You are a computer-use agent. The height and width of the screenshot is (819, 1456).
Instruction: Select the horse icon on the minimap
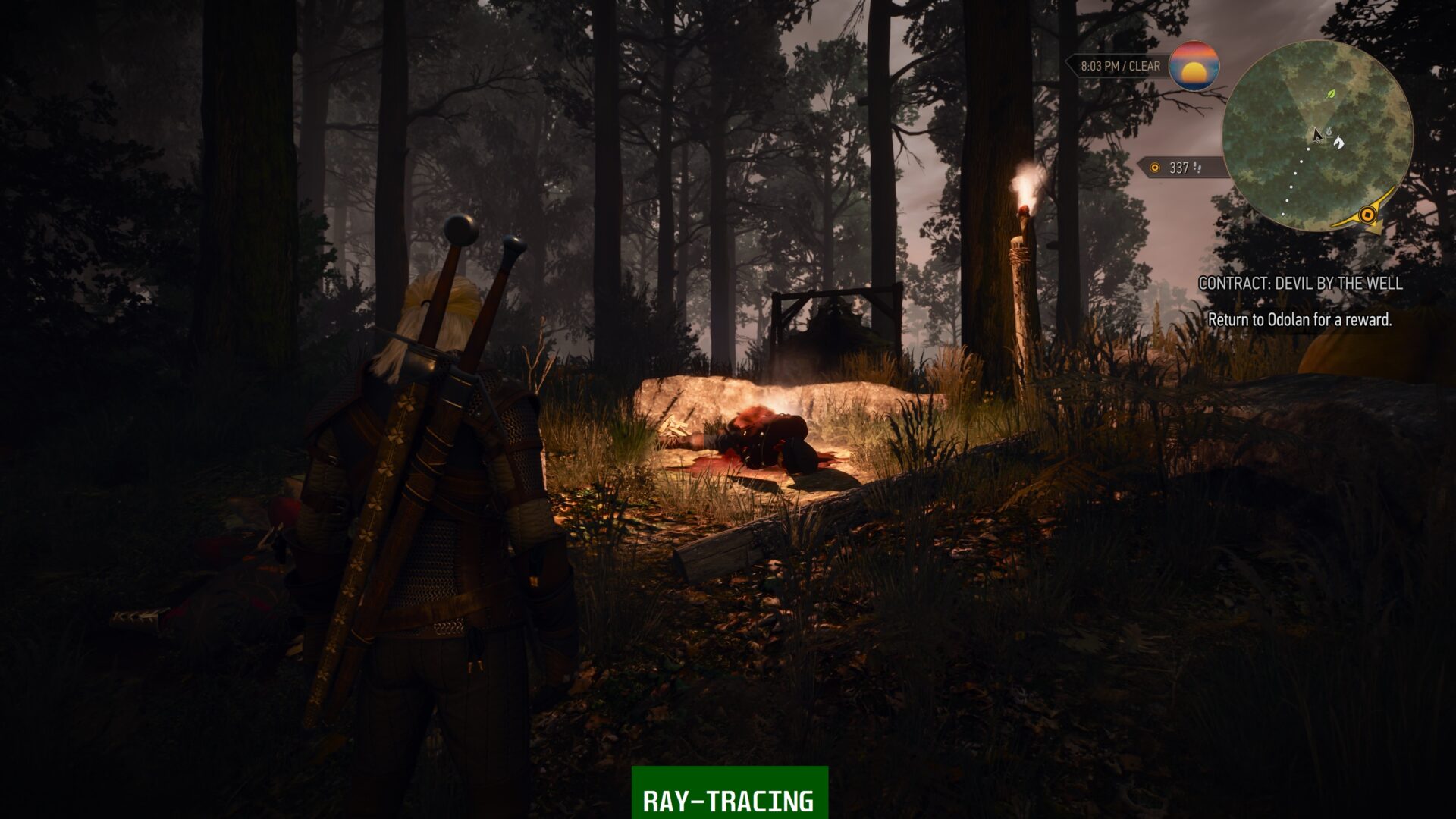pyautogui.click(x=1339, y=143)
